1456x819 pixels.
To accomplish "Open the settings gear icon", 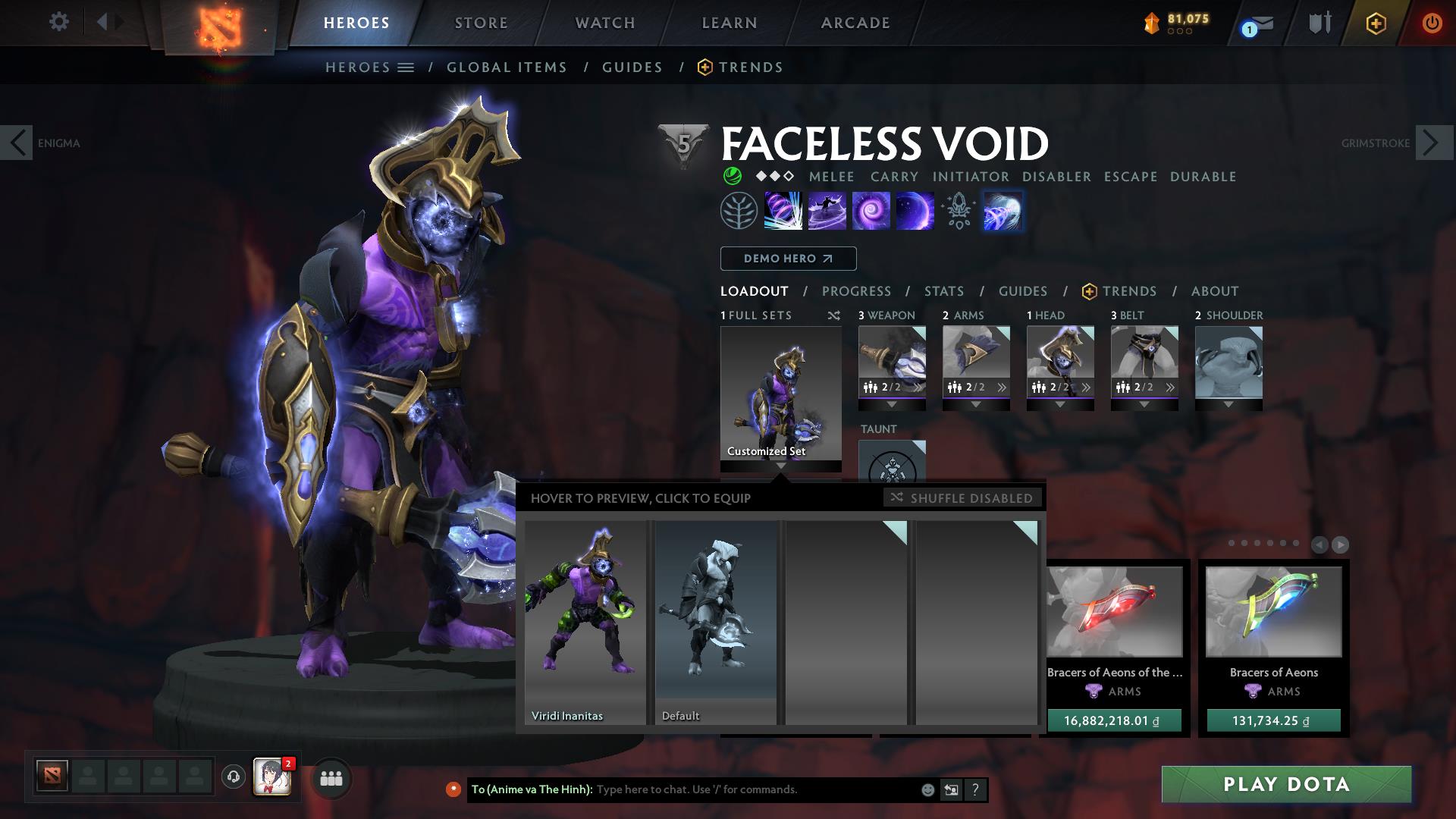I will tap(59, 22).
